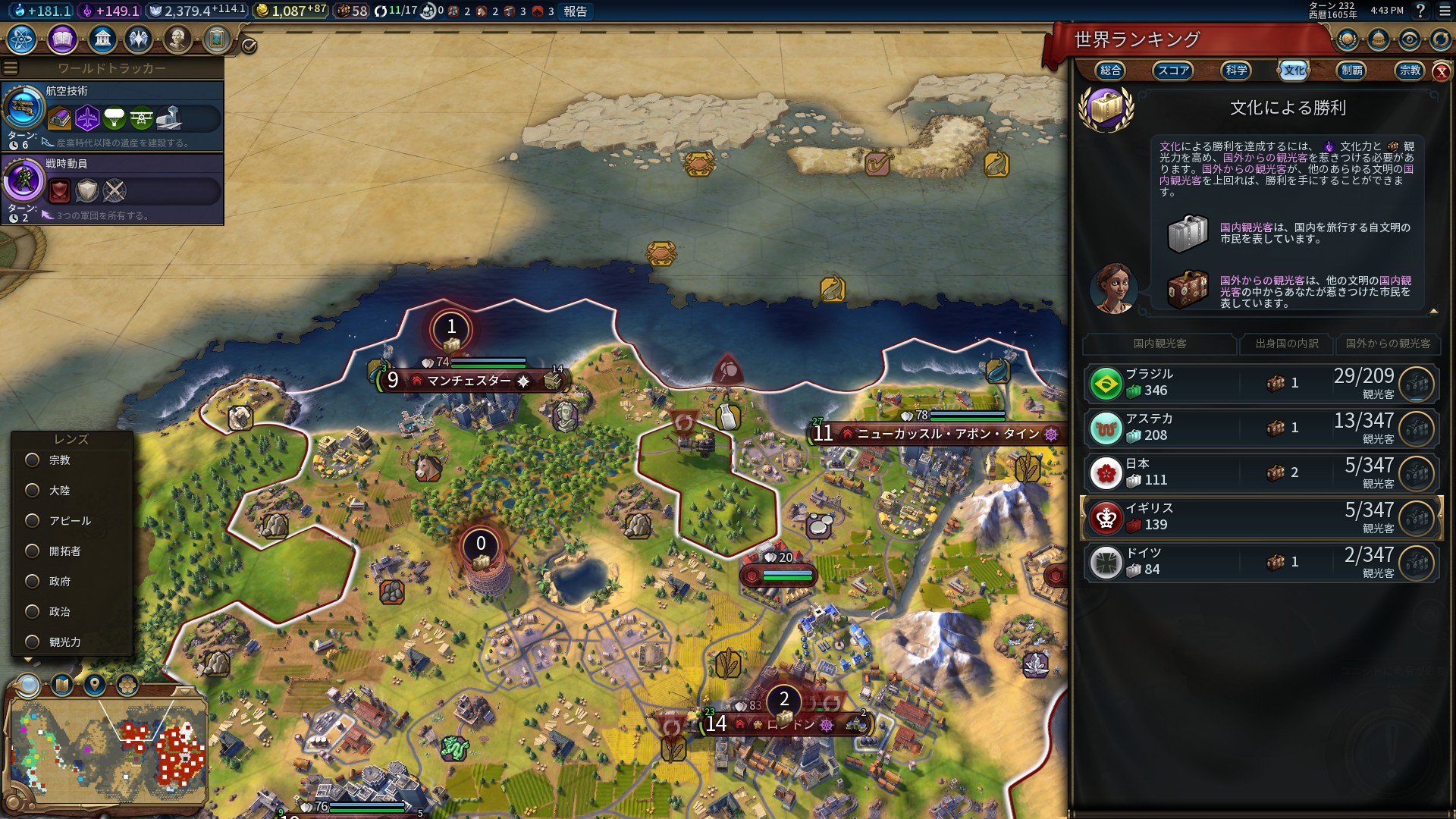The image size is (1456, 819).
Task: Open the civics tree book icon
Action: 62,39
